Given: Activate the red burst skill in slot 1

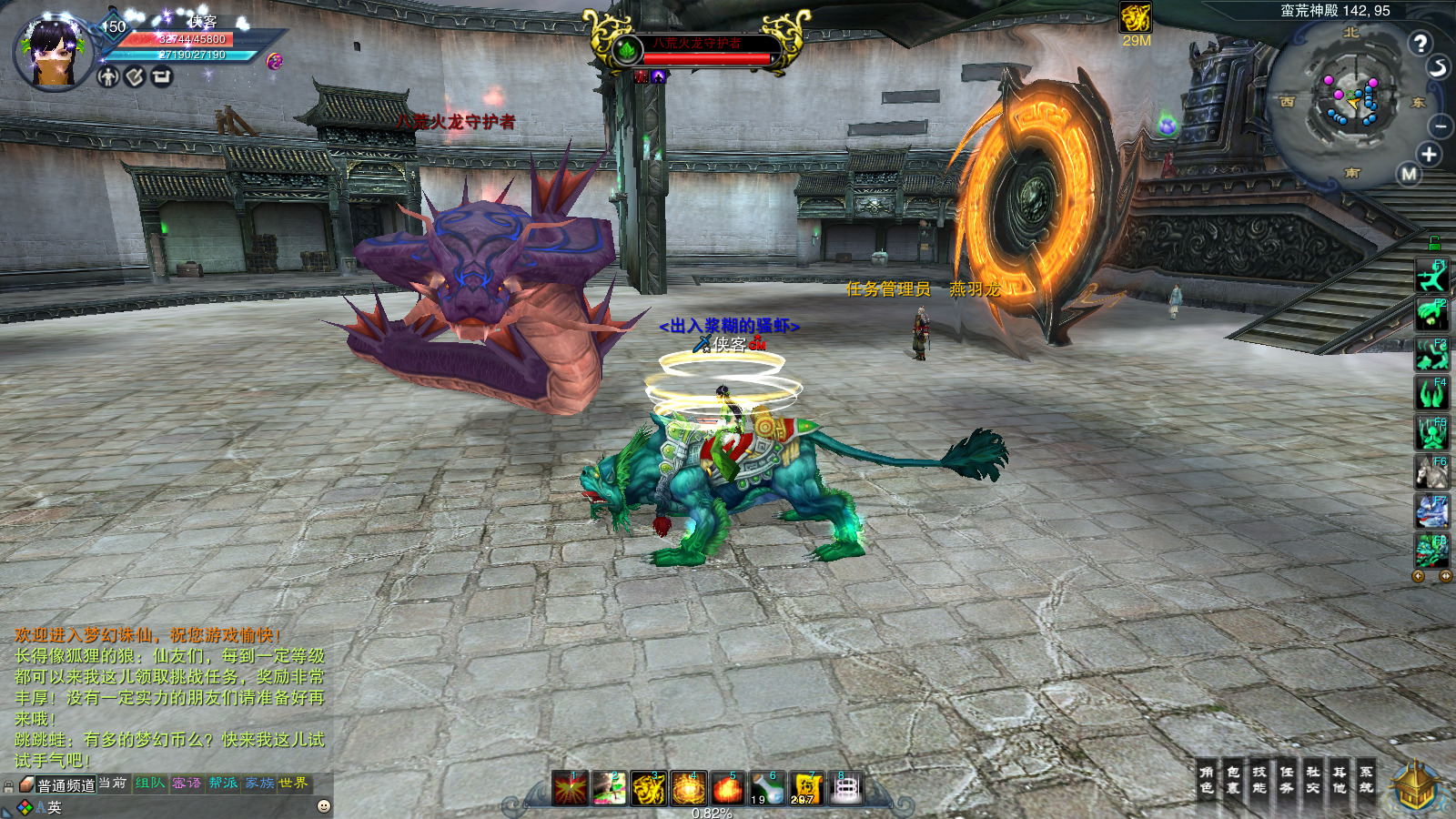Looking at the screenshot, I should [571, 788].
